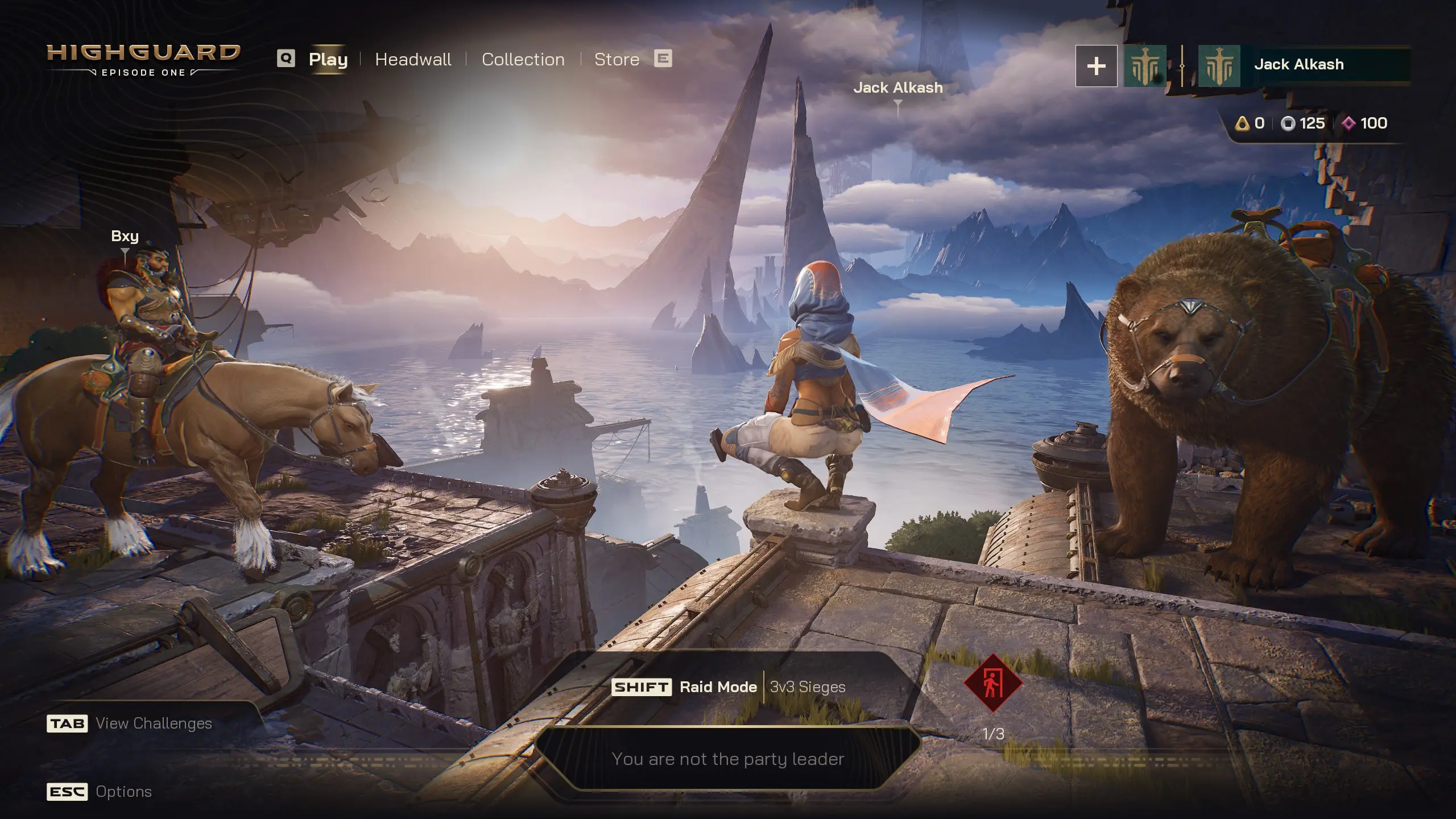The image size is (1456, 819).
Task: Select the first party member emblem
Action: click(x=1144, y=67)
